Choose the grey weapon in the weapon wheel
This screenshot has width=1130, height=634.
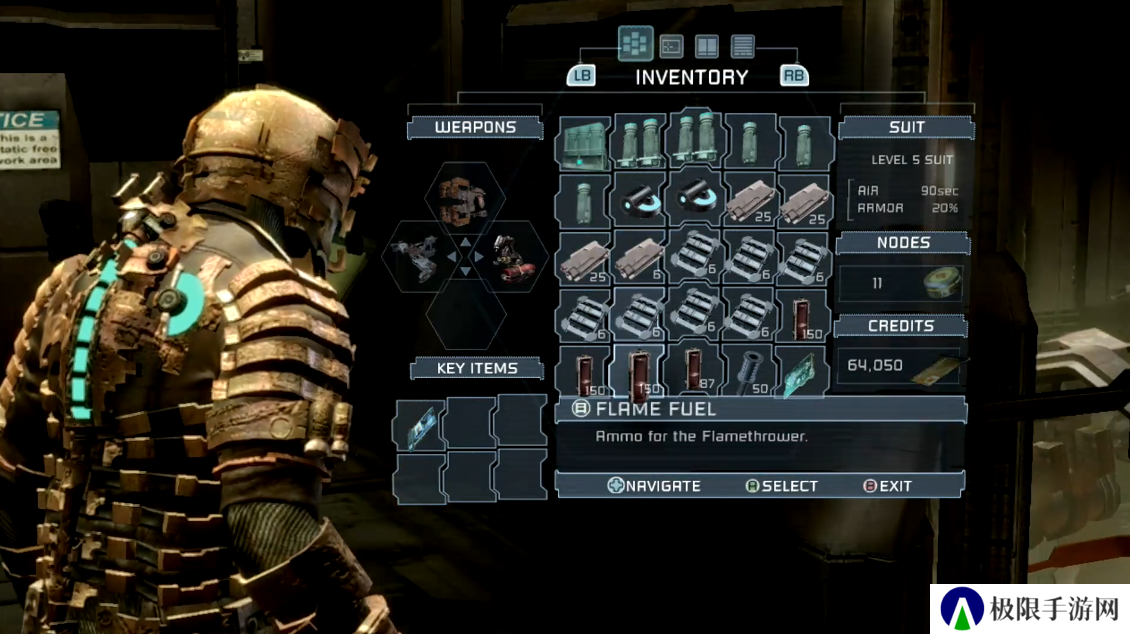point(414,258)
